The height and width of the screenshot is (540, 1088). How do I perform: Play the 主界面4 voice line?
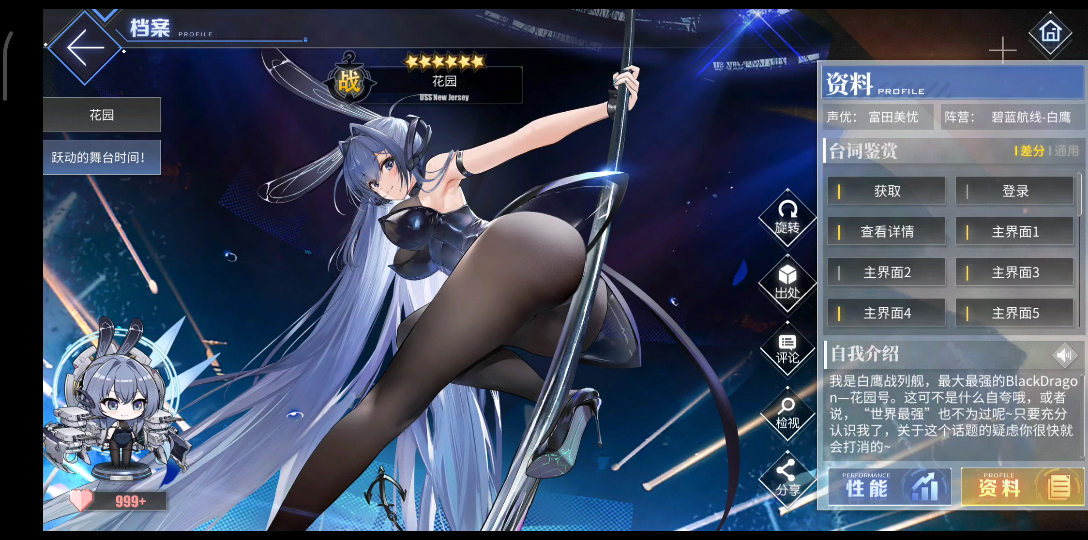click(887, 313)
